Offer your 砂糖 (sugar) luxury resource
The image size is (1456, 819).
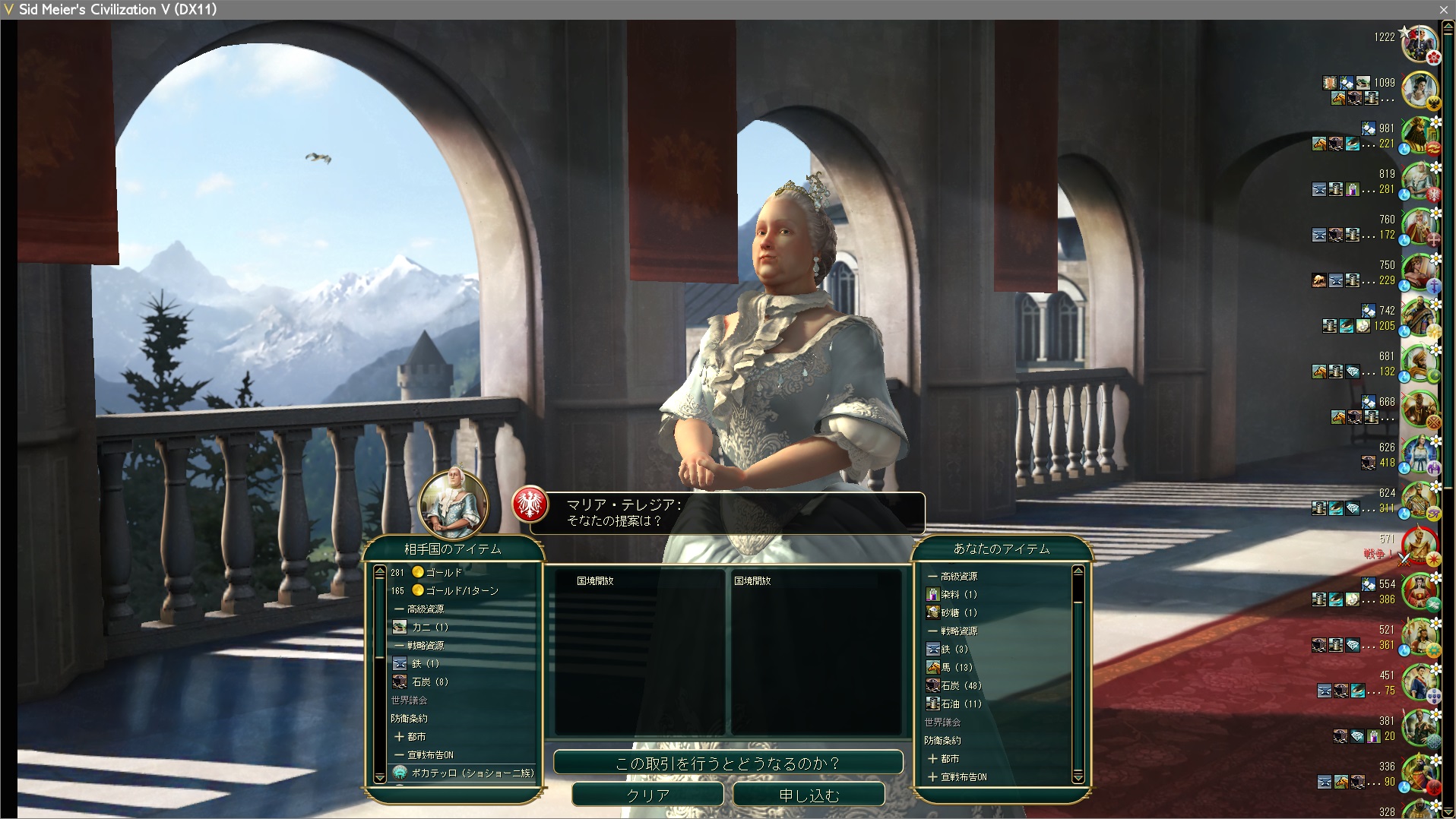[x=957, y=612]
